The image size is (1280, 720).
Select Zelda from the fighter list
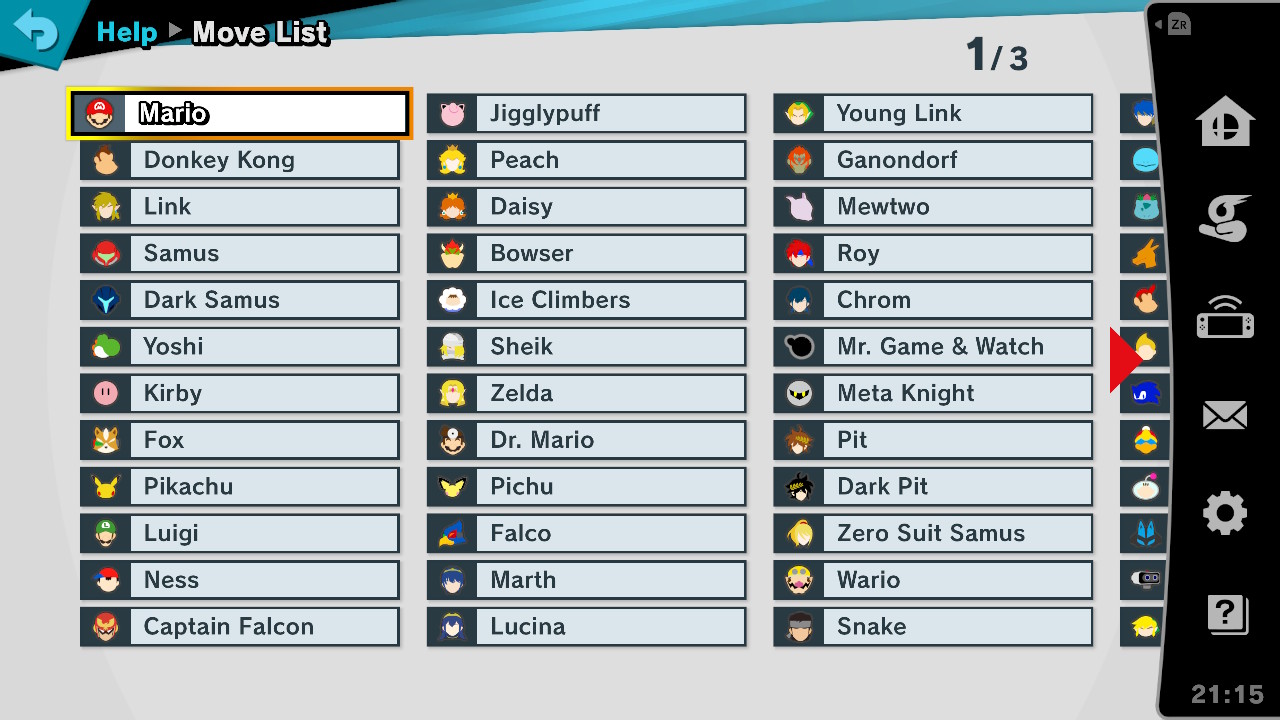click(x=586, y=393)
